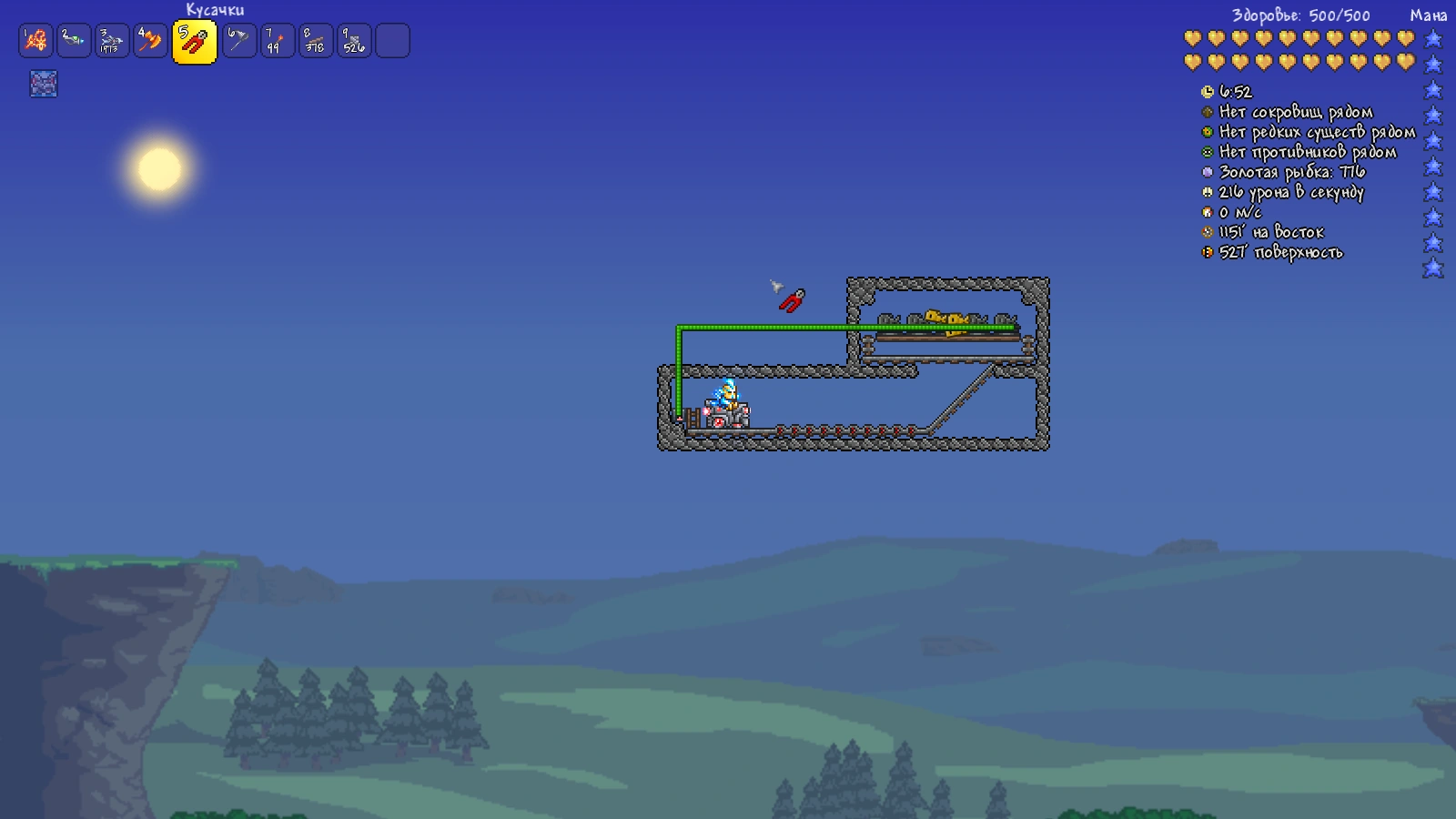Switch to the bug net in slot 6
The image size is (1456, 819).
[x=239, y=41]
